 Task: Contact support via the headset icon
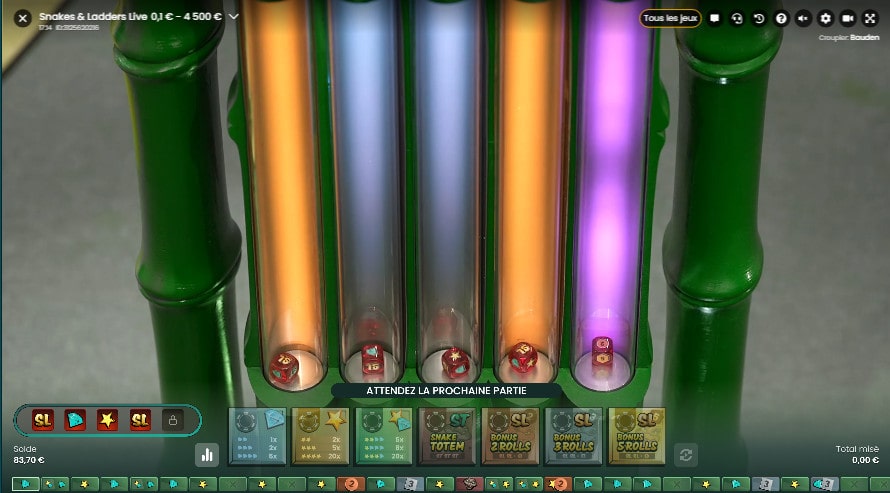click(737, 18)
